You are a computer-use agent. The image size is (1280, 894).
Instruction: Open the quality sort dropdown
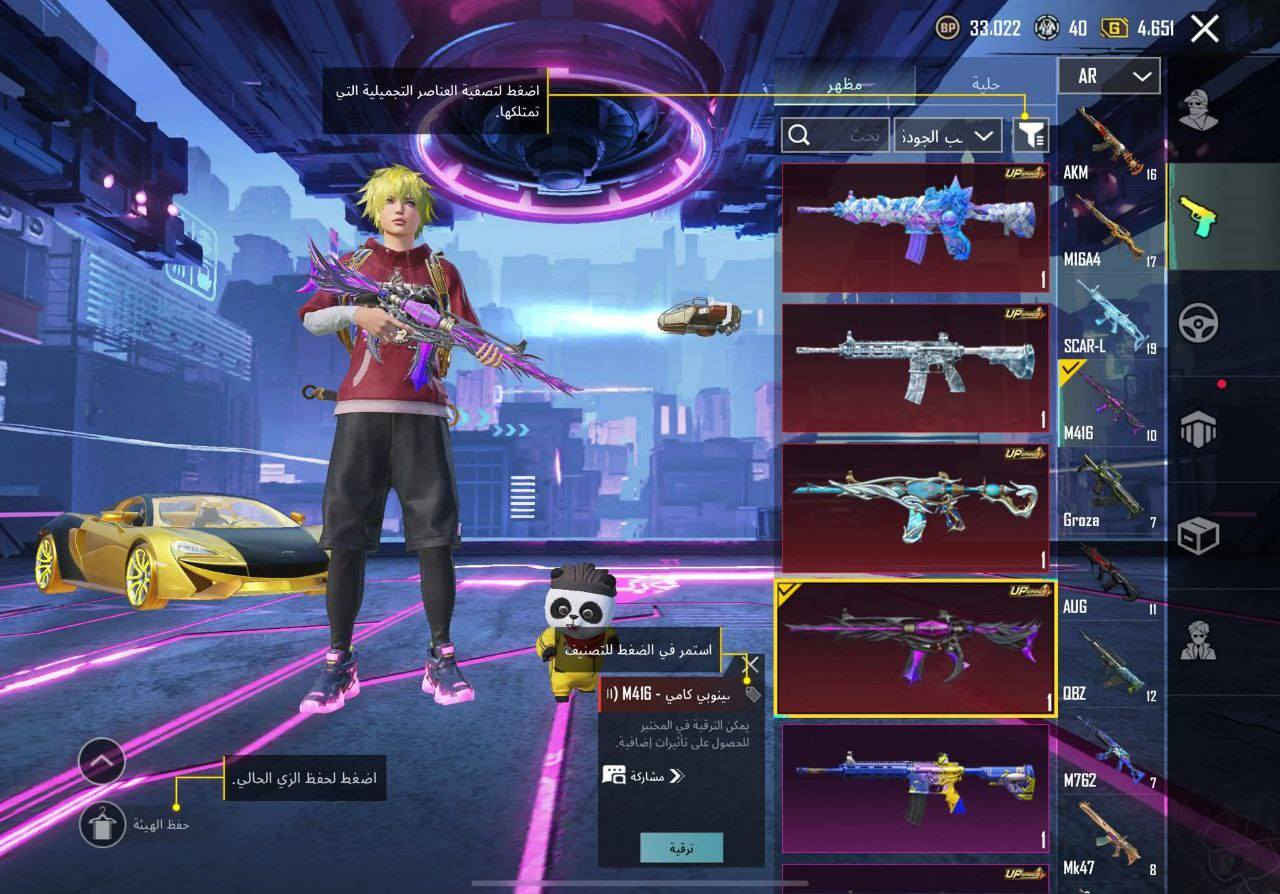coord(947,135)
